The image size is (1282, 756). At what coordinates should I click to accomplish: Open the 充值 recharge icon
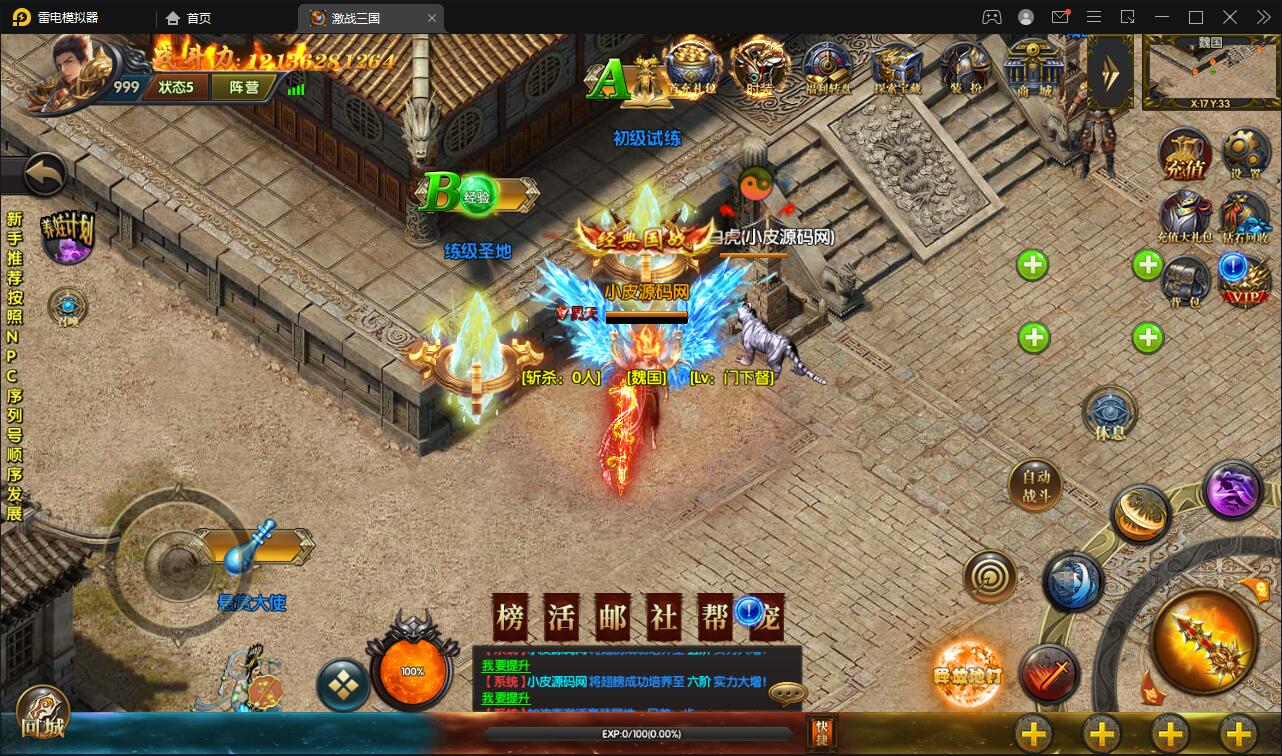1185,154
